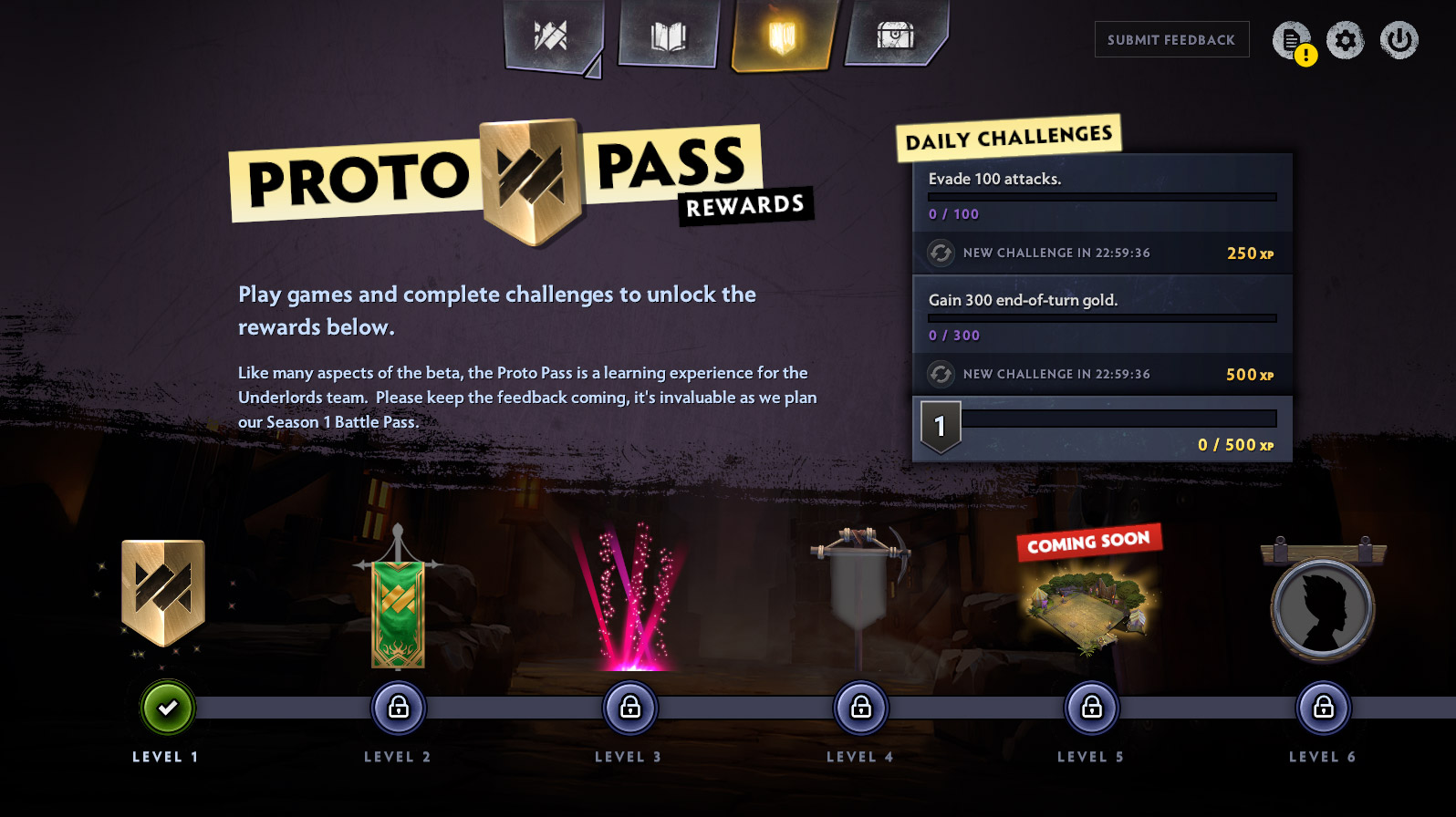The width and height of the screenshot is (1456, 817).
Task: Select the Level 6 locked node
Action: (1324, 708)
